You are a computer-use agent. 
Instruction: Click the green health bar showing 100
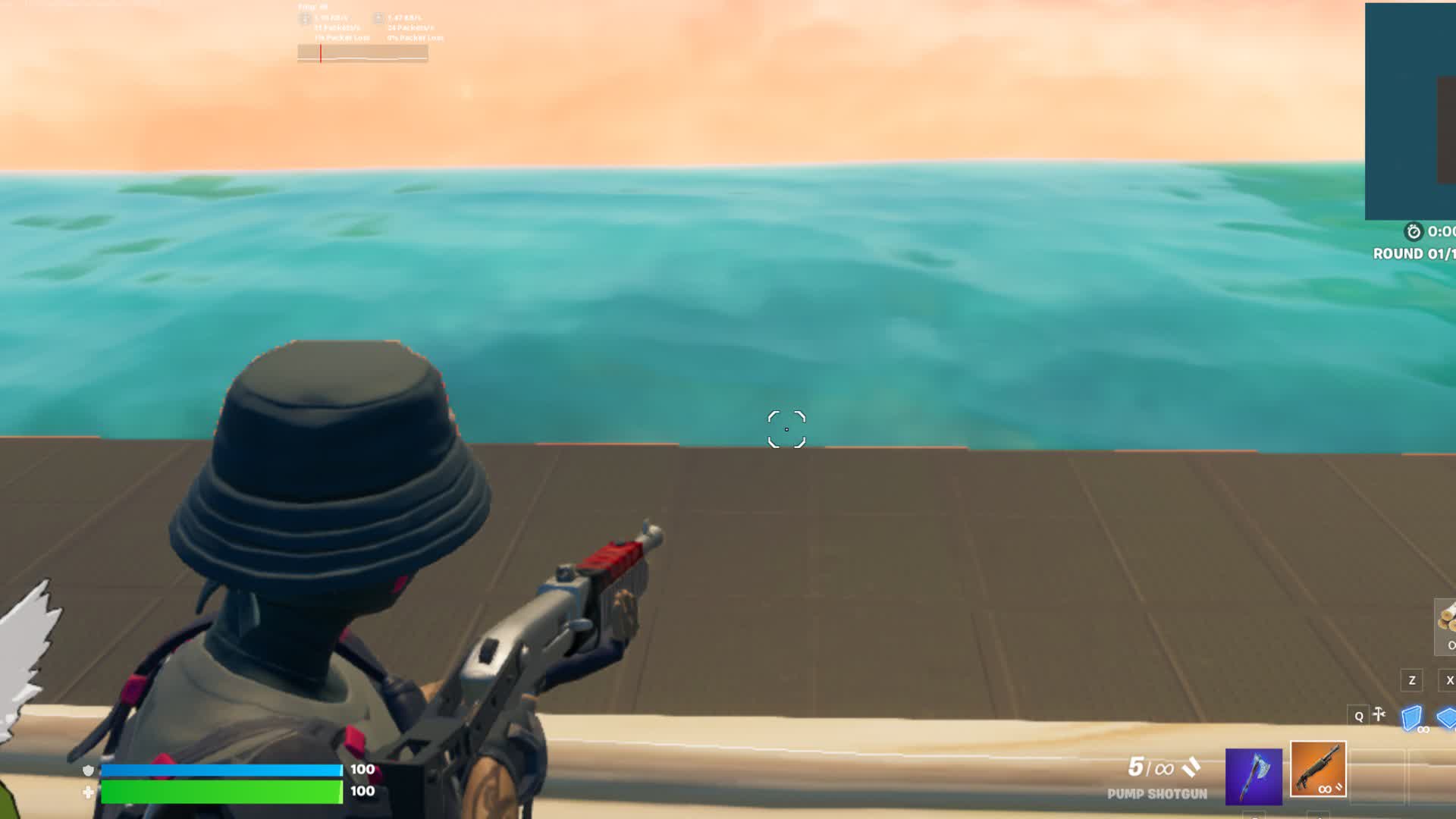point(220,790)
